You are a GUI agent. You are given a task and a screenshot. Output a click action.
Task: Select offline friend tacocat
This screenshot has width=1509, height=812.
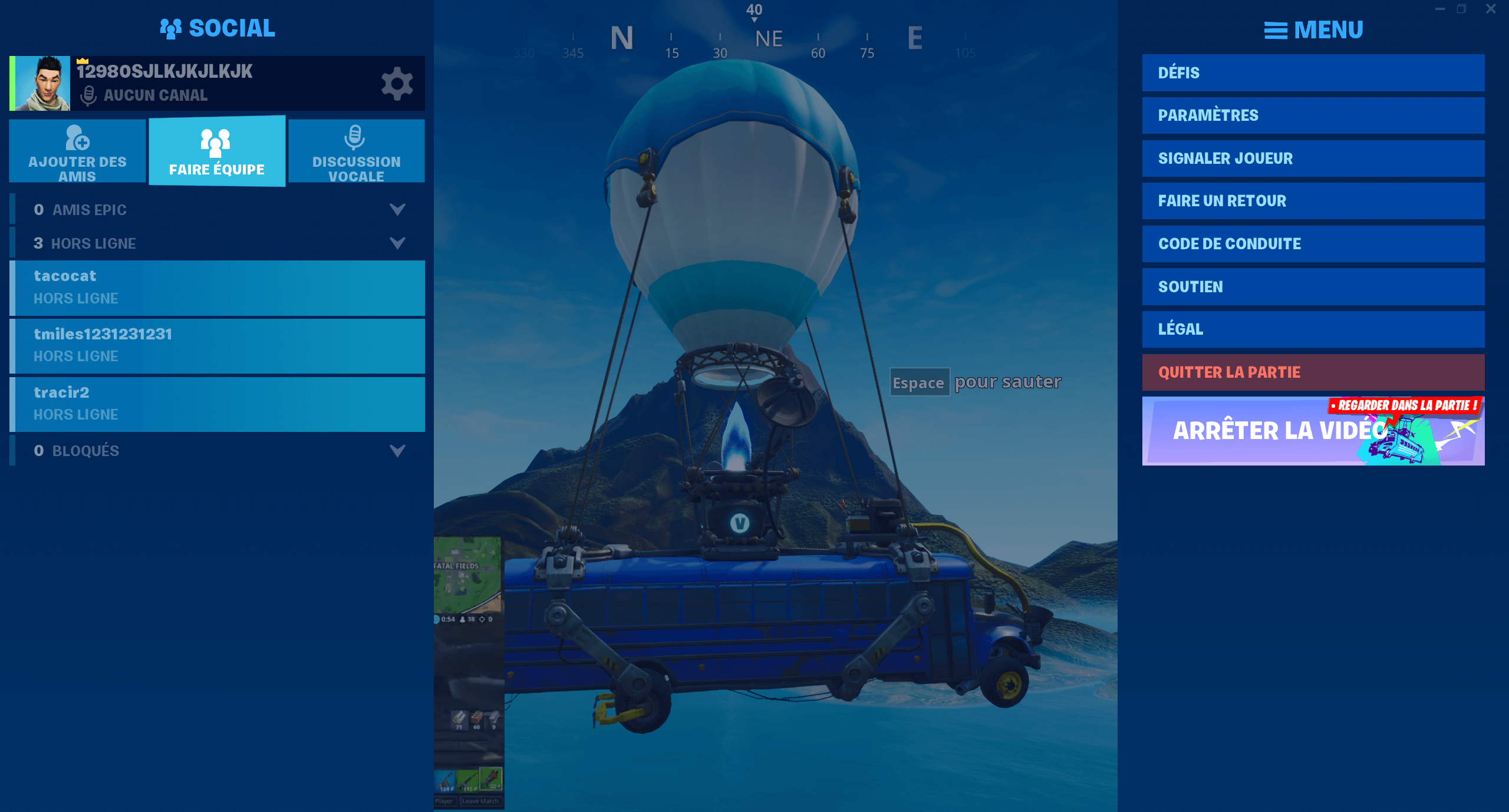click(x=217, y=288)
